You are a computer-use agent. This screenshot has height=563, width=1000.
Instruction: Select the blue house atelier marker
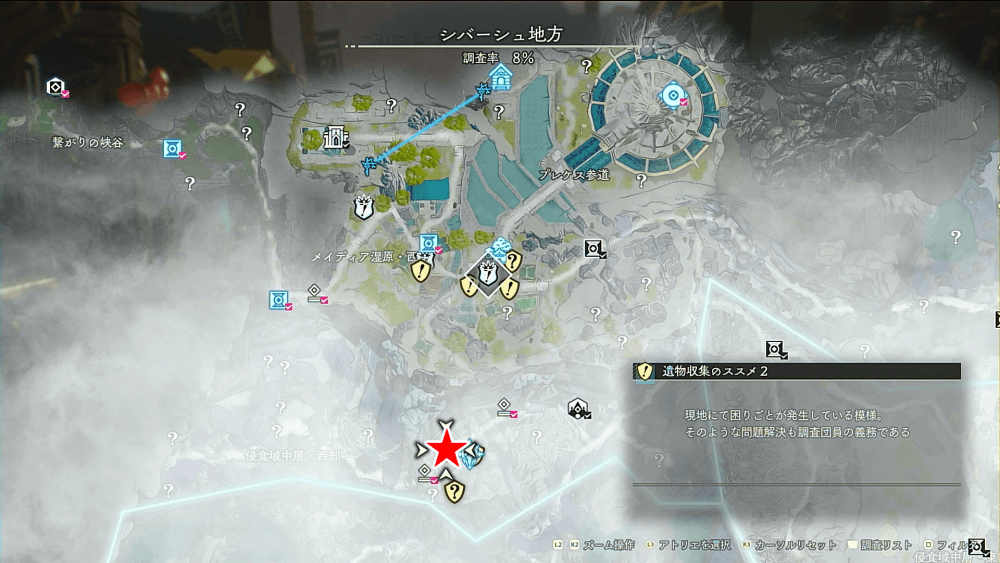(501, 78)
